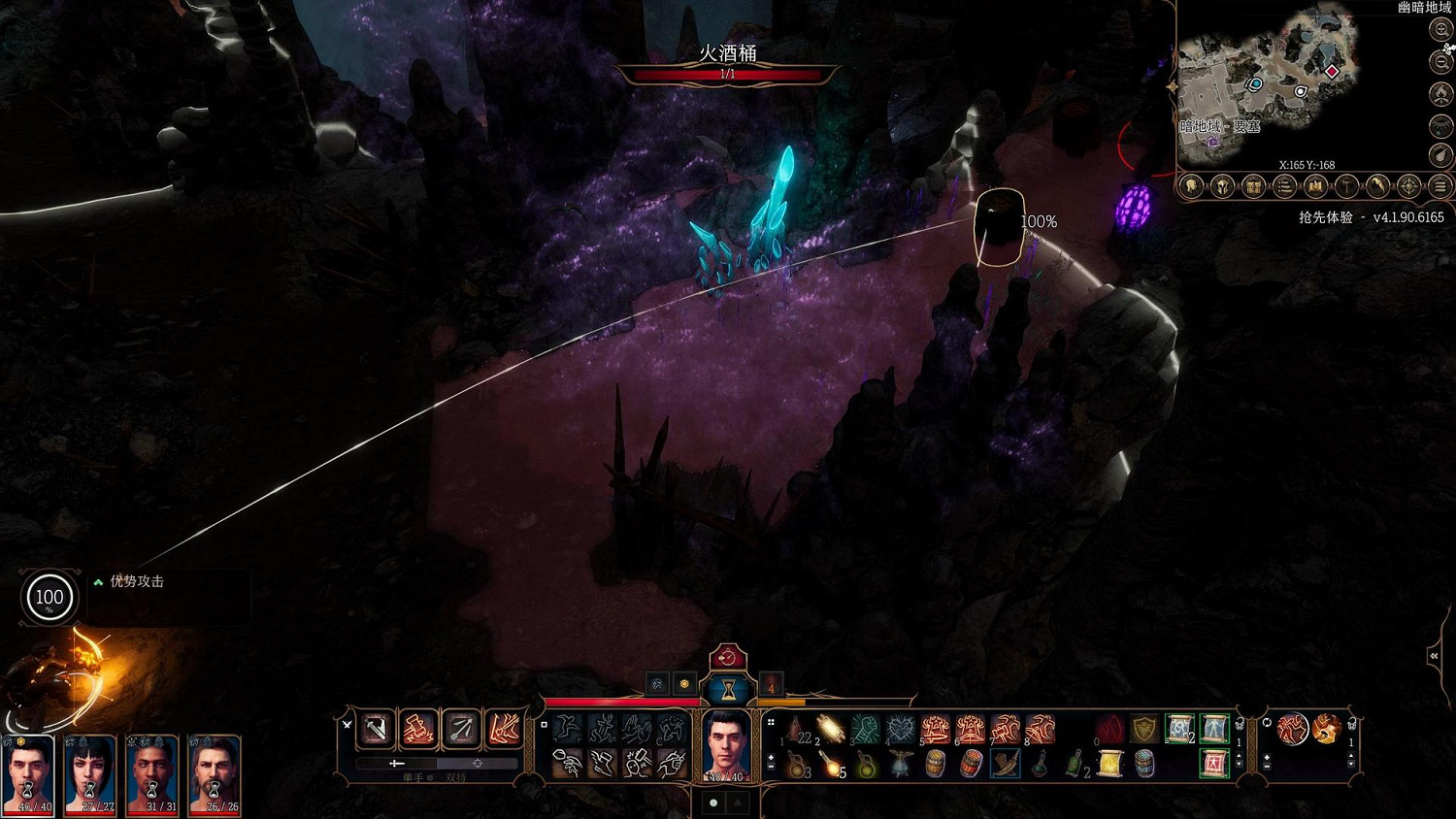Select the black-haired woman party portrait

[x=89, y=774]
